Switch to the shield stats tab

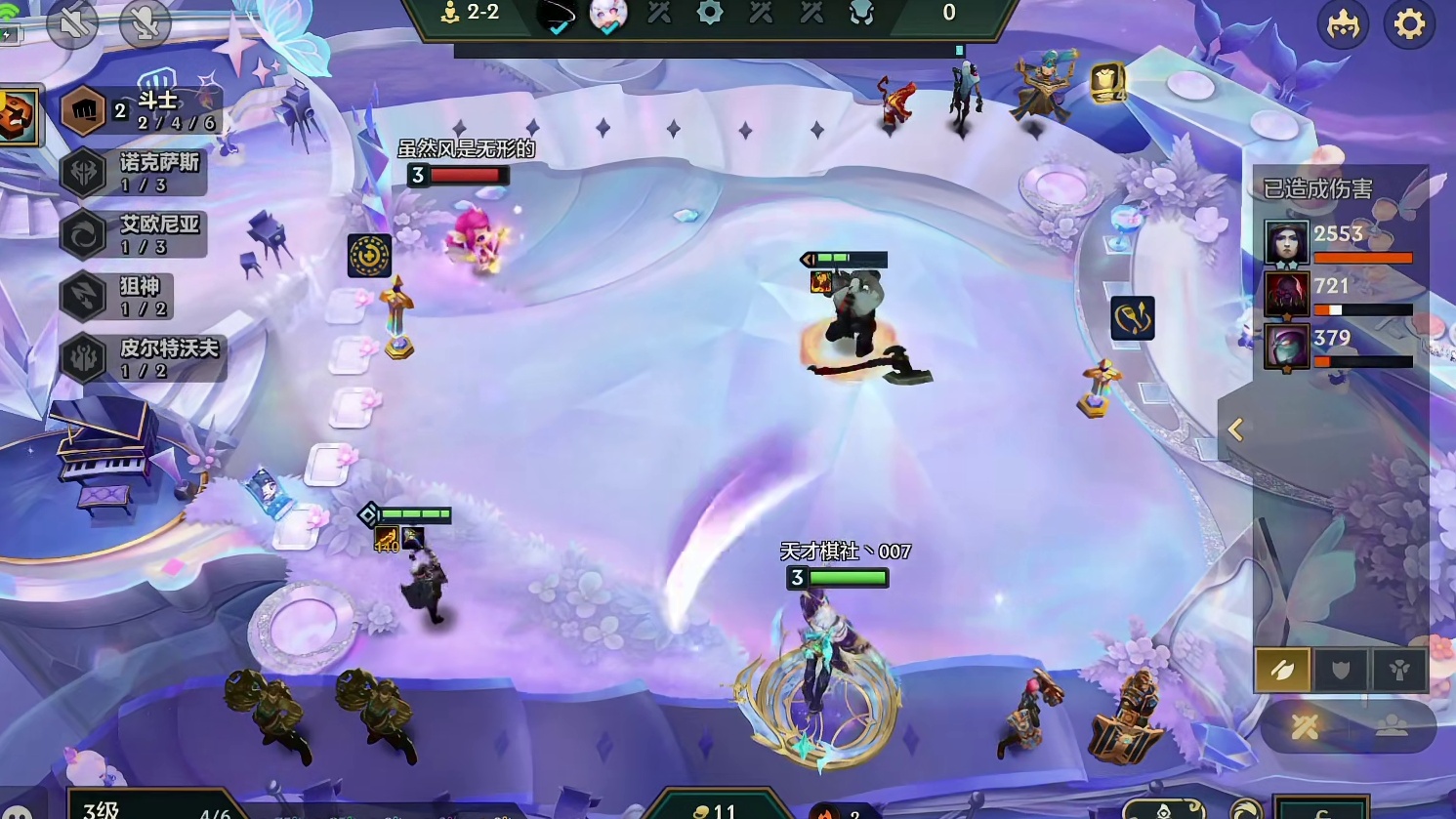tap(1341, 670)
